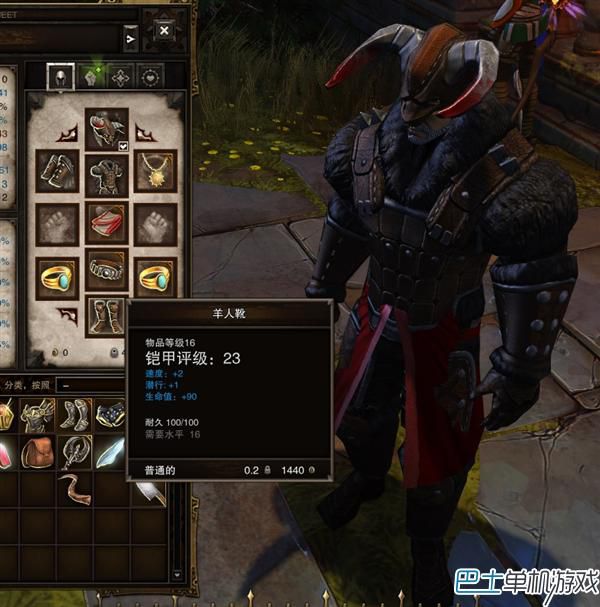Select the gold amulet slot
Image resolution: width=600 pixels, height=607 pixels.
(x=156, y=171)
